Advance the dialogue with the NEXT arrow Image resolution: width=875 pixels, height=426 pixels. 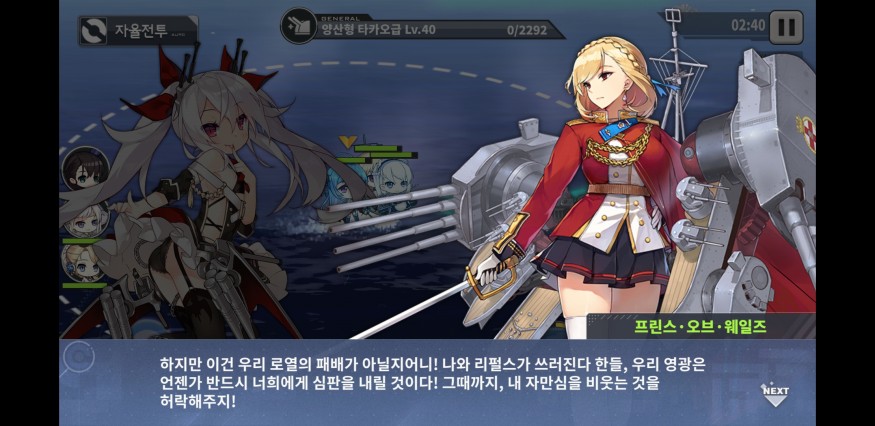775,391
